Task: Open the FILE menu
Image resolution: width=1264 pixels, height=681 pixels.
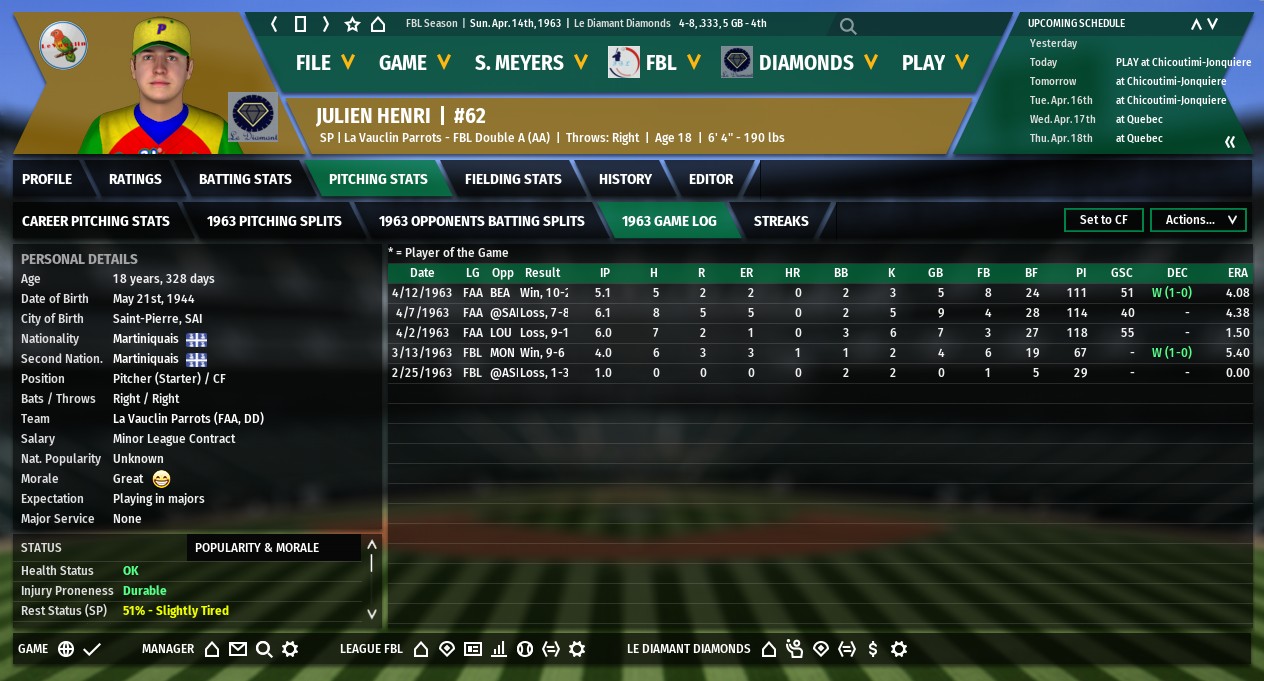Action: 325,63
